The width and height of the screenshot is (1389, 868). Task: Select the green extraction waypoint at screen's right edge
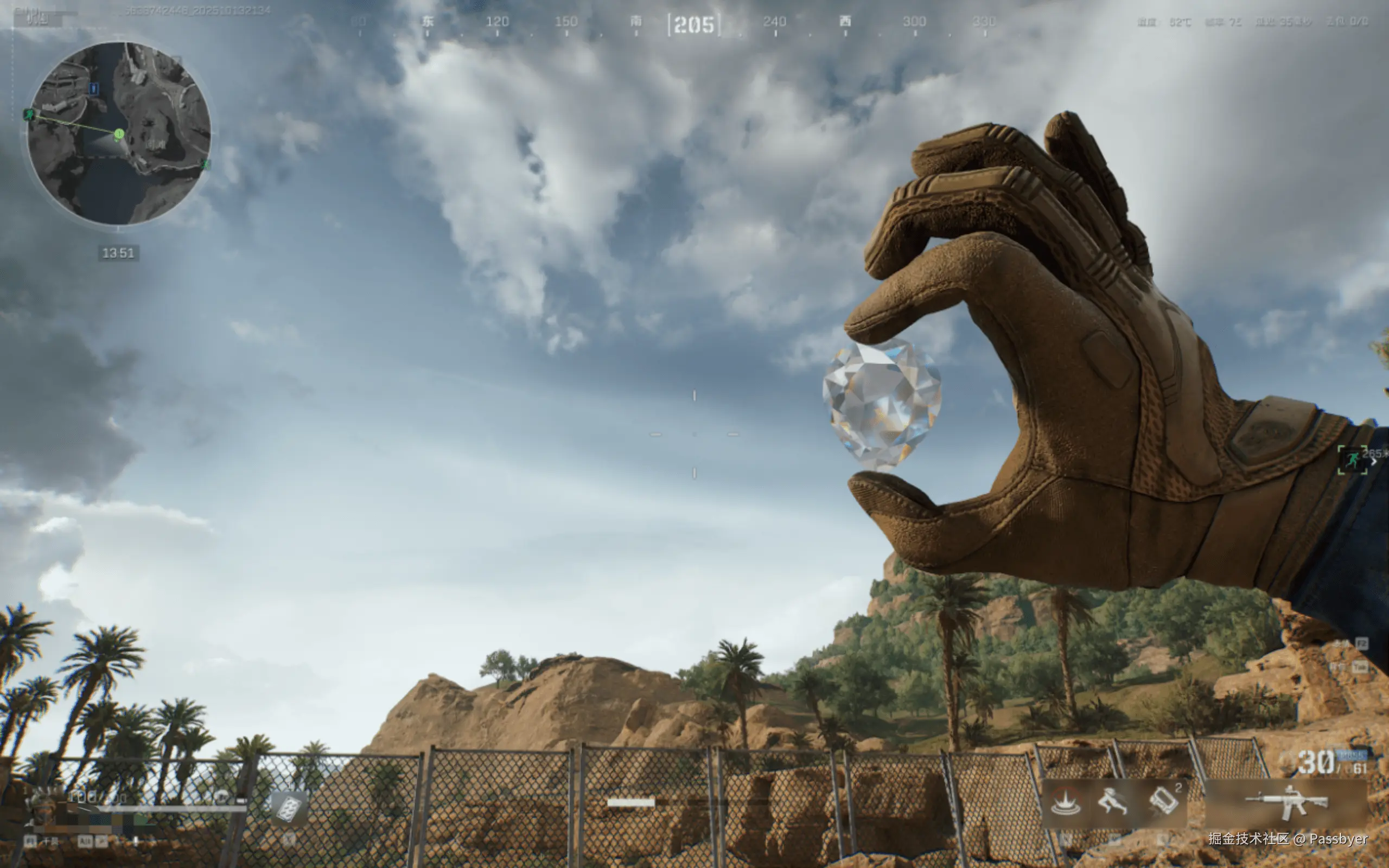pyautogui.click(x=1352, y=460)
